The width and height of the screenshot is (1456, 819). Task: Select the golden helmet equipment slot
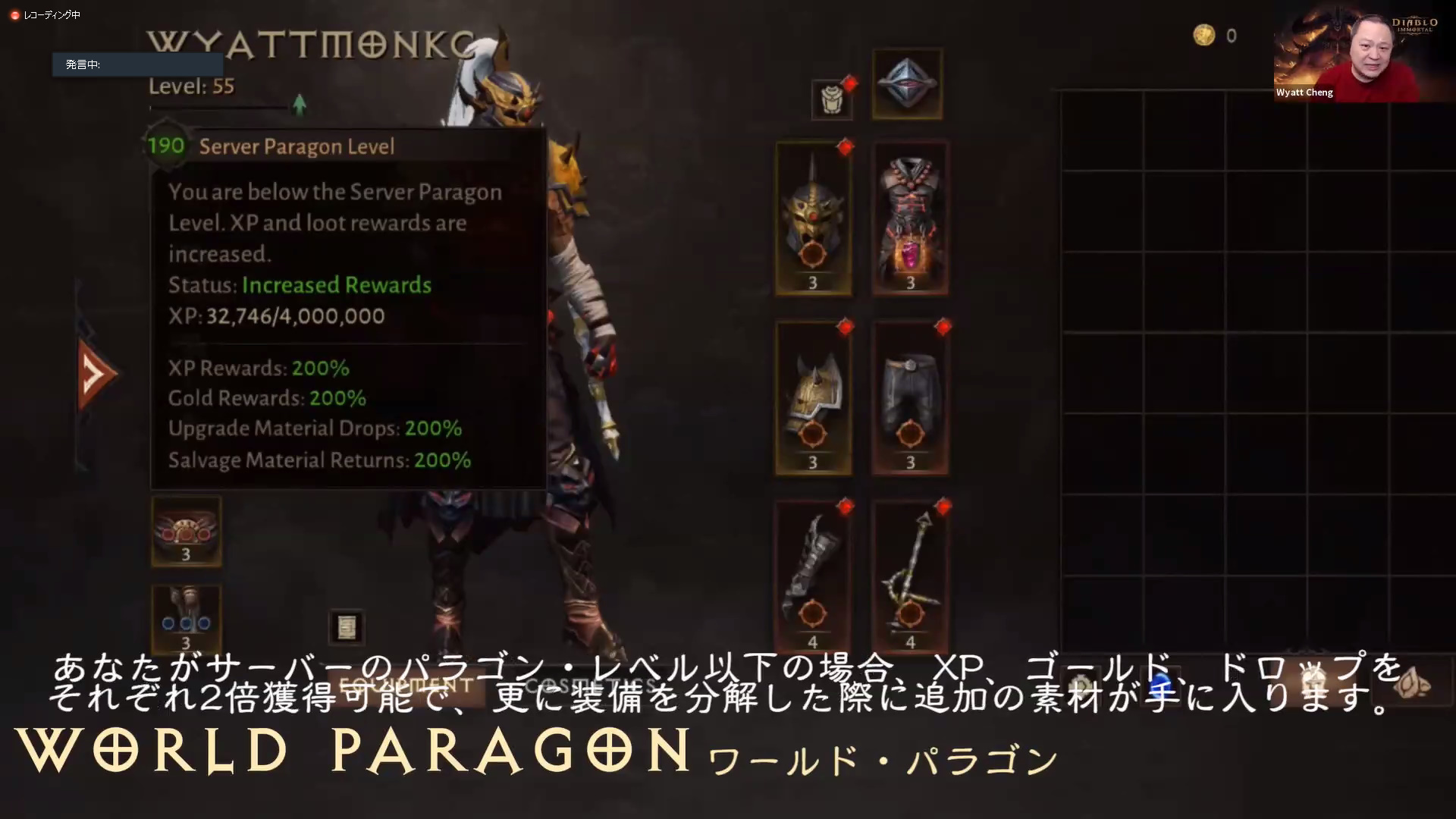[813, 218]
